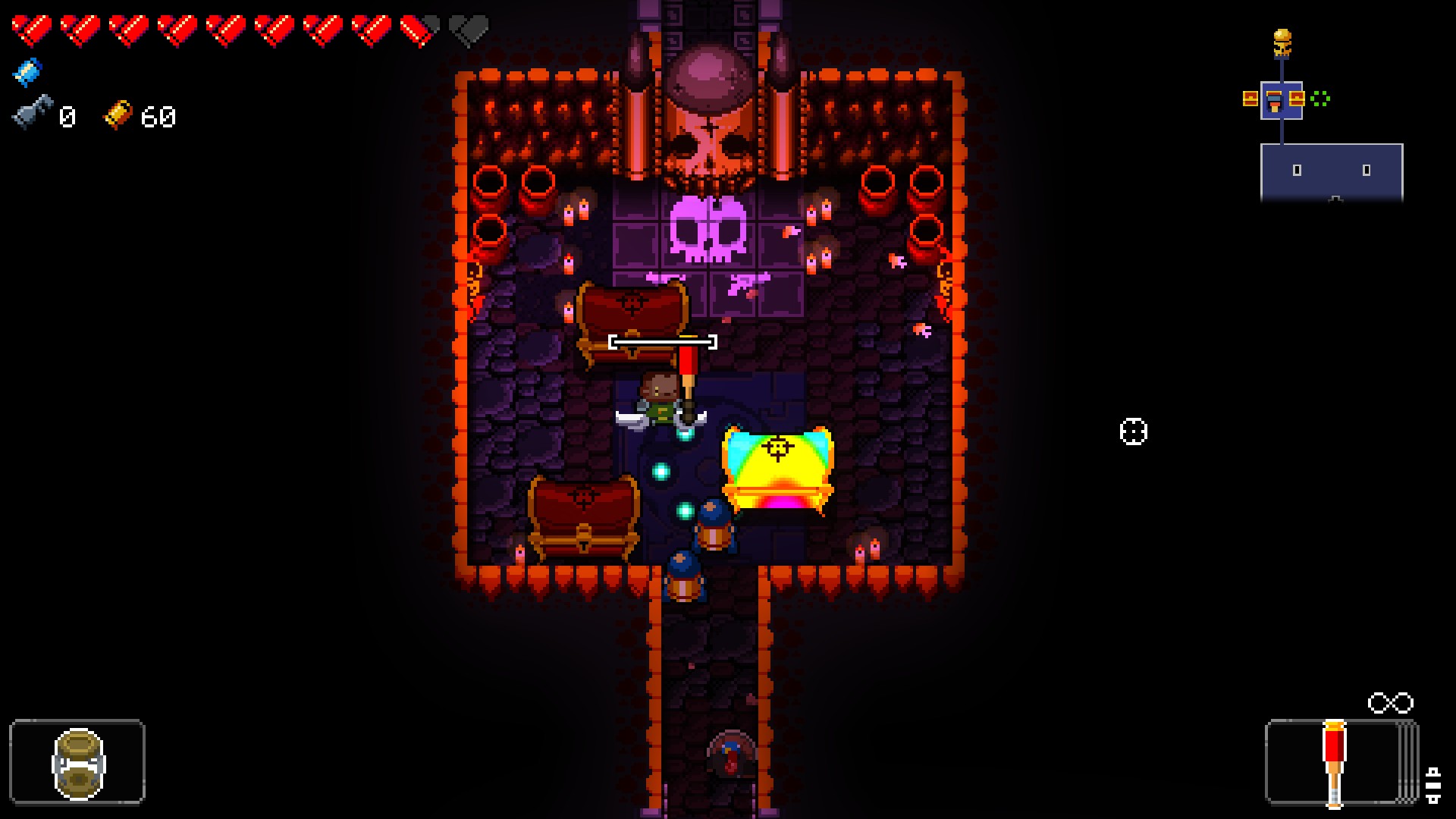The height and width of the screenshot is (819, 1456).
Task: Click the white reload bar above the player
Action: [x=662, y=343]
